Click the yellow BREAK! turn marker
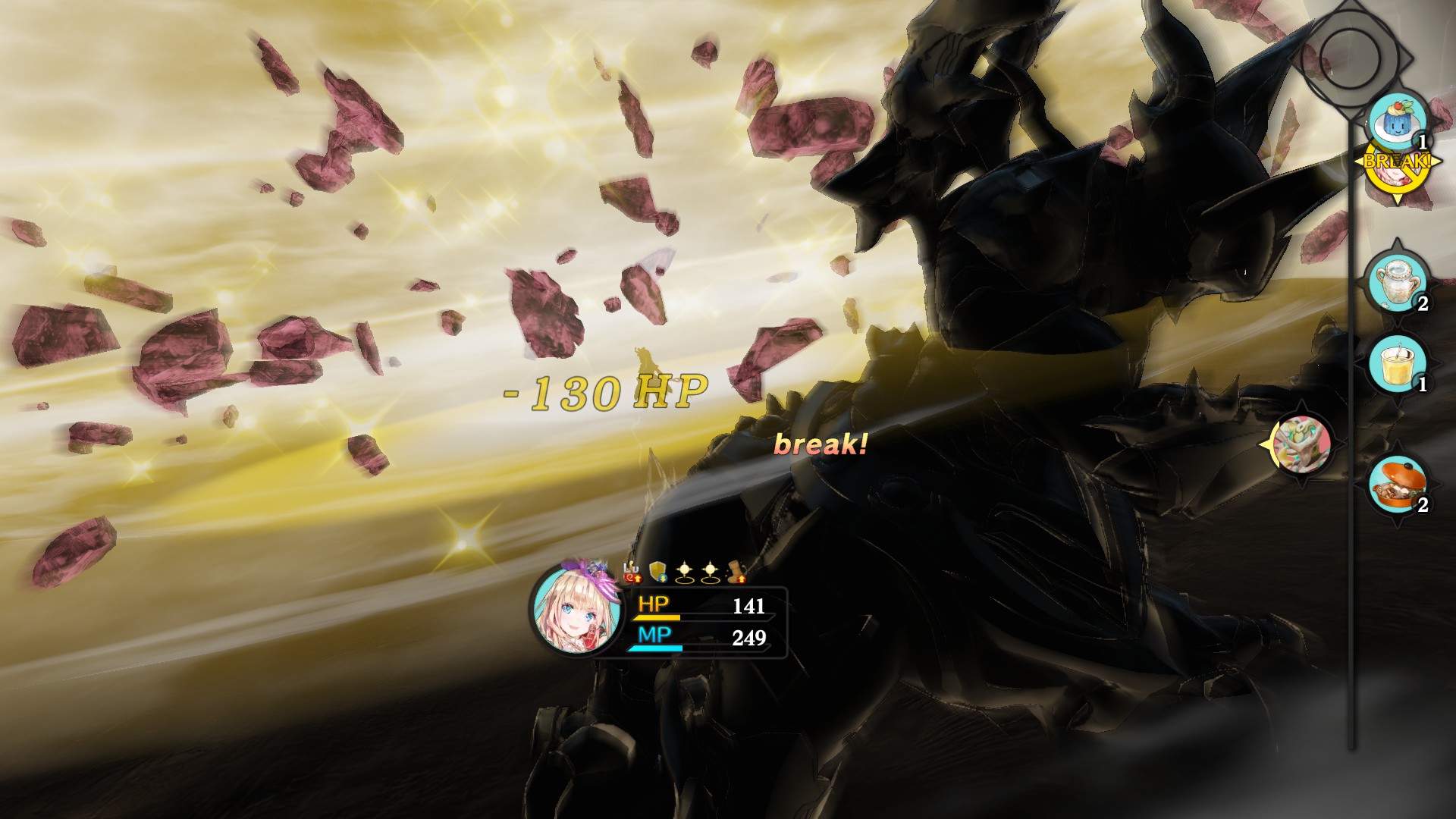 1397,168
